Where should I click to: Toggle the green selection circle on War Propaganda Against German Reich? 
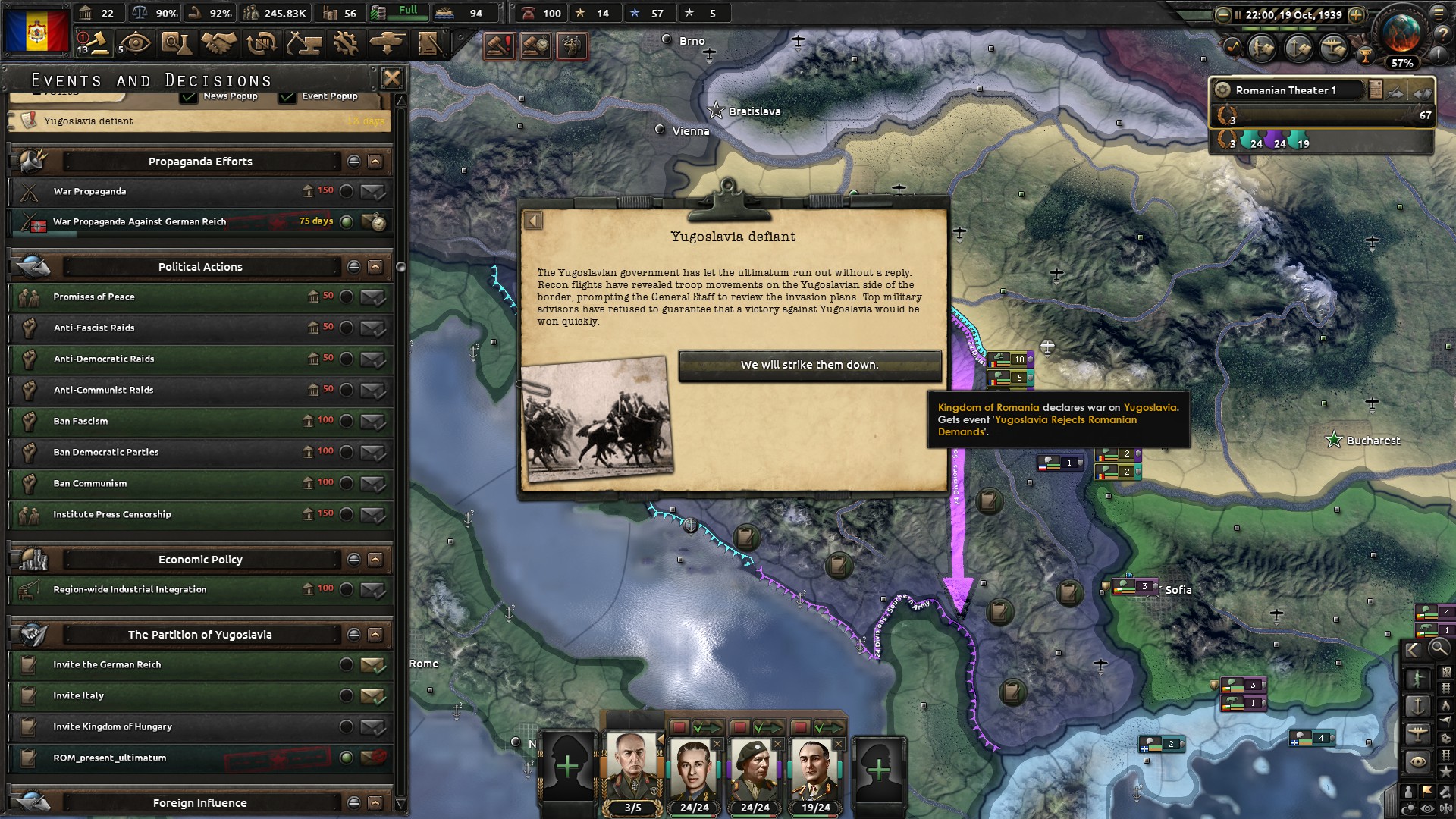pos(348,221)
